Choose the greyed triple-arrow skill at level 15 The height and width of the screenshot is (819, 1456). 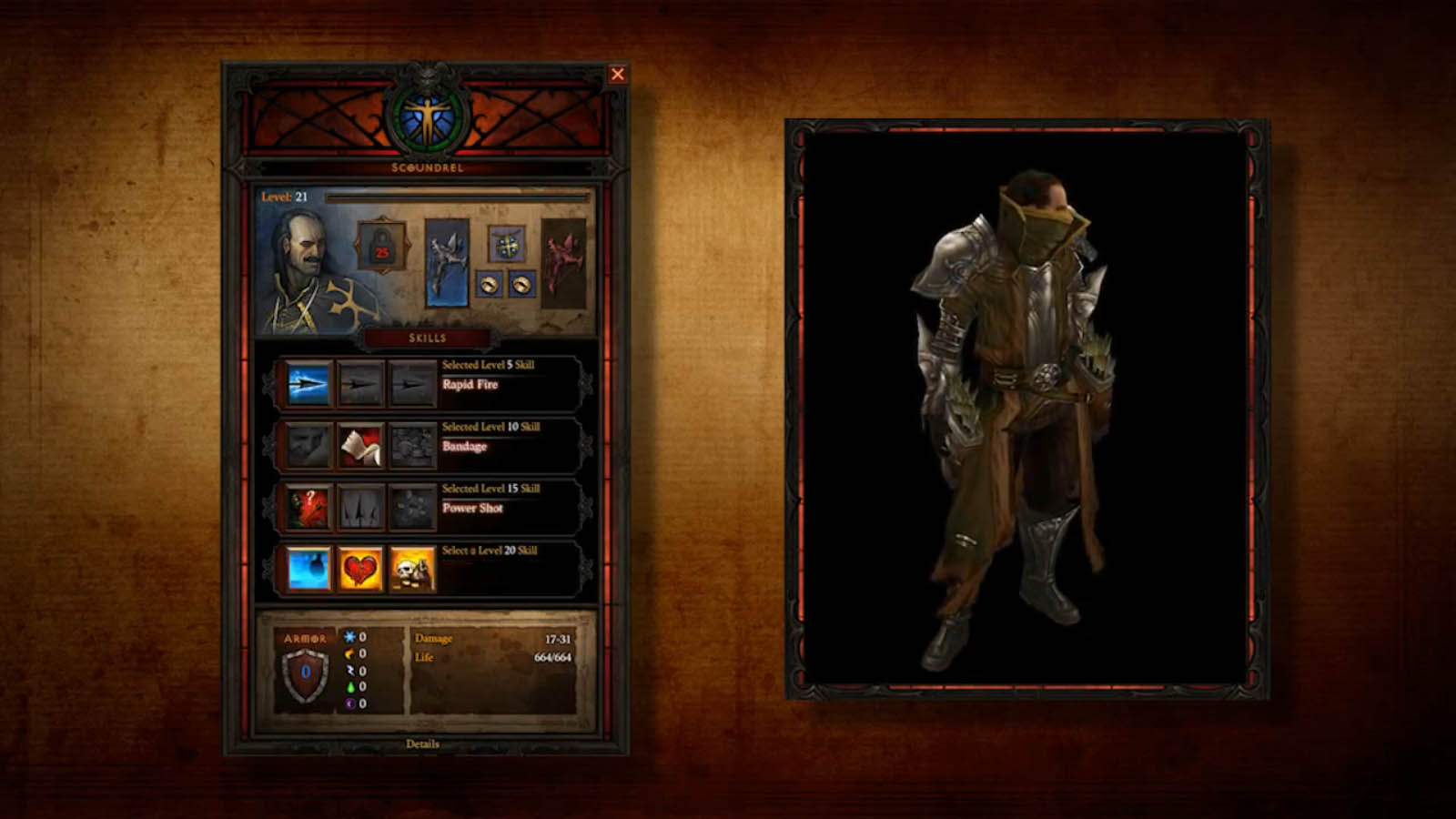[x=360, y=508]
